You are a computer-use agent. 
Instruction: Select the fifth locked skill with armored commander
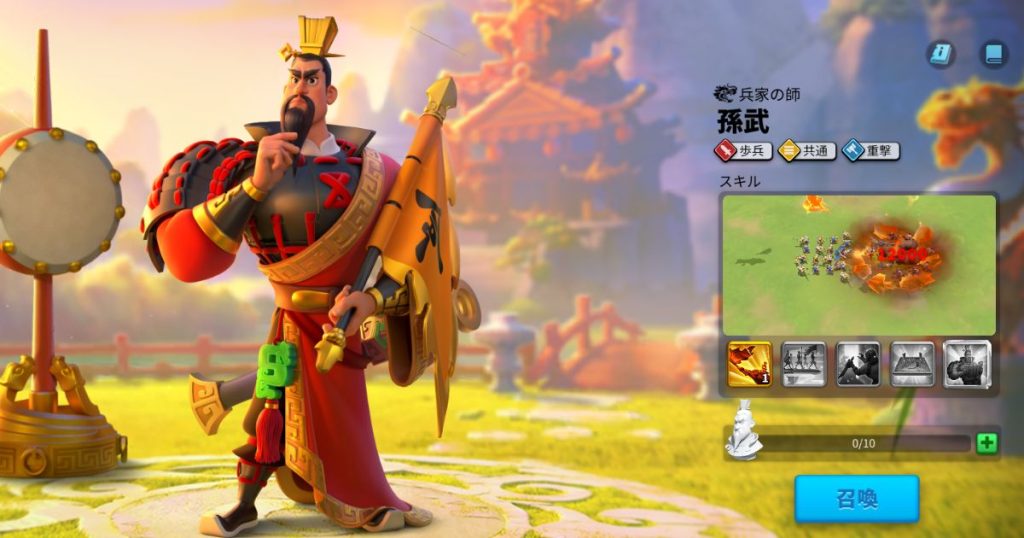966,364
